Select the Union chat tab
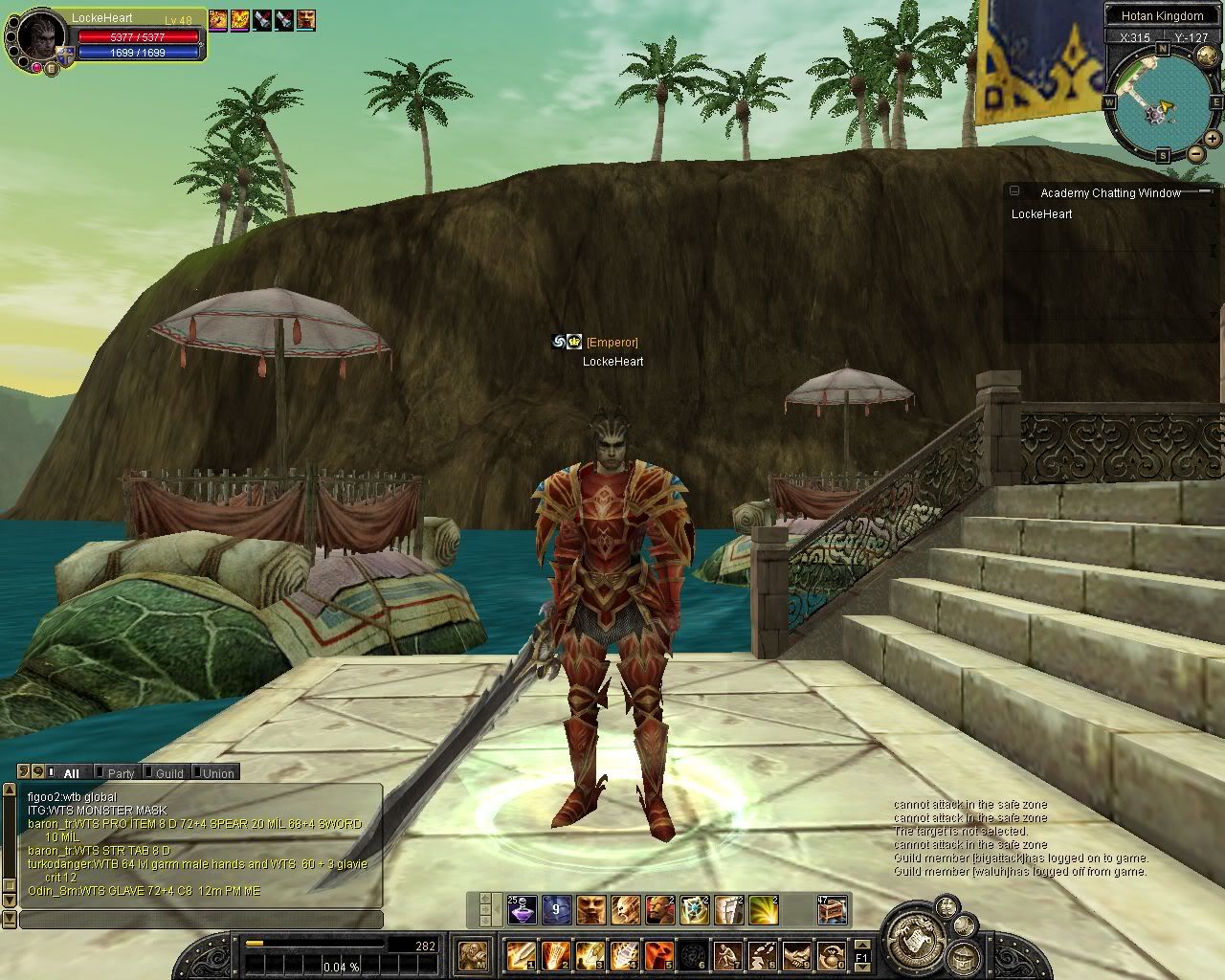Image resolution: width=1225 pixels, height=980 pixels. click(217, 773)
